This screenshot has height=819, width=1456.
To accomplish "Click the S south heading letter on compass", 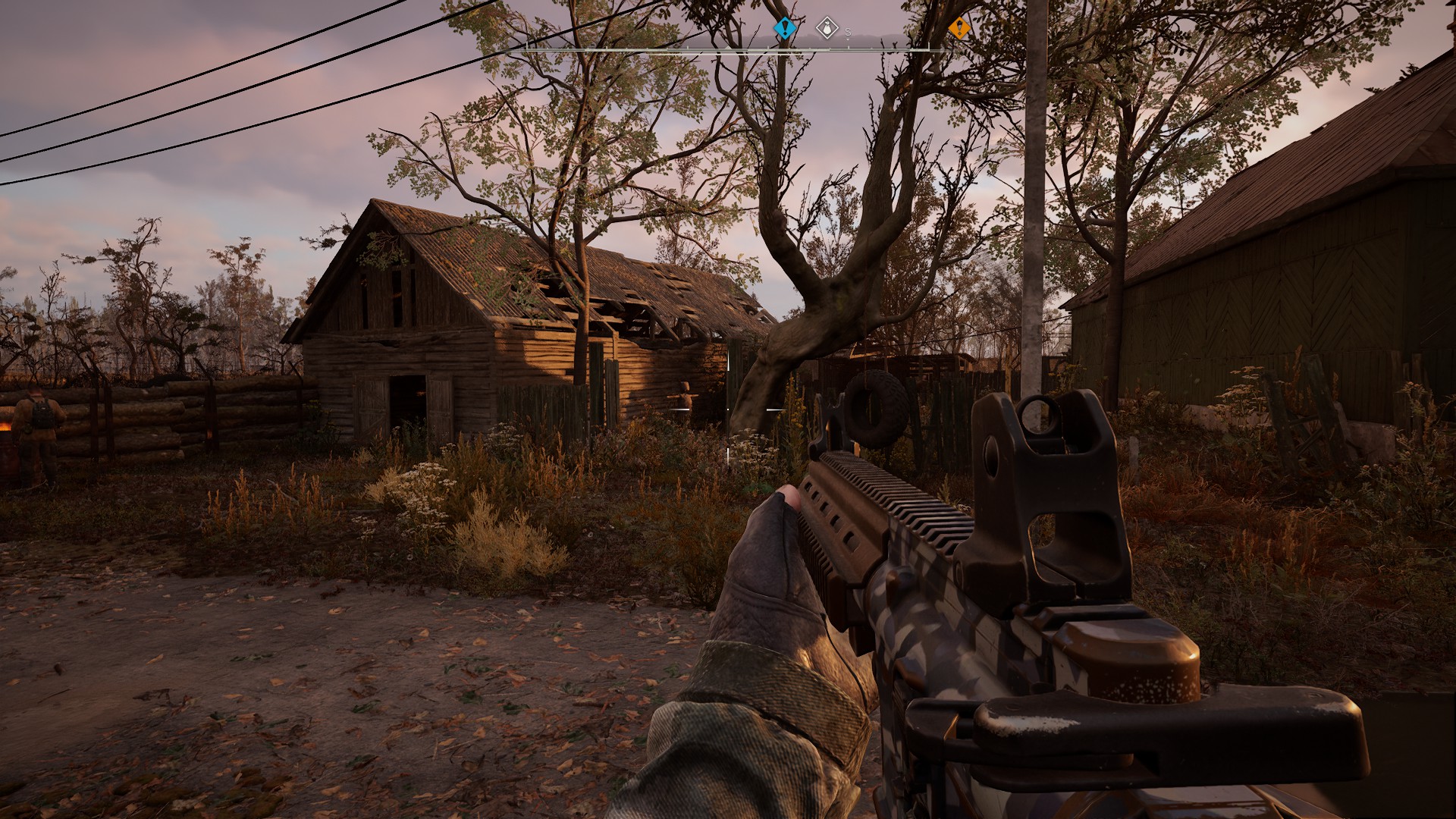I will click(848, 32).
